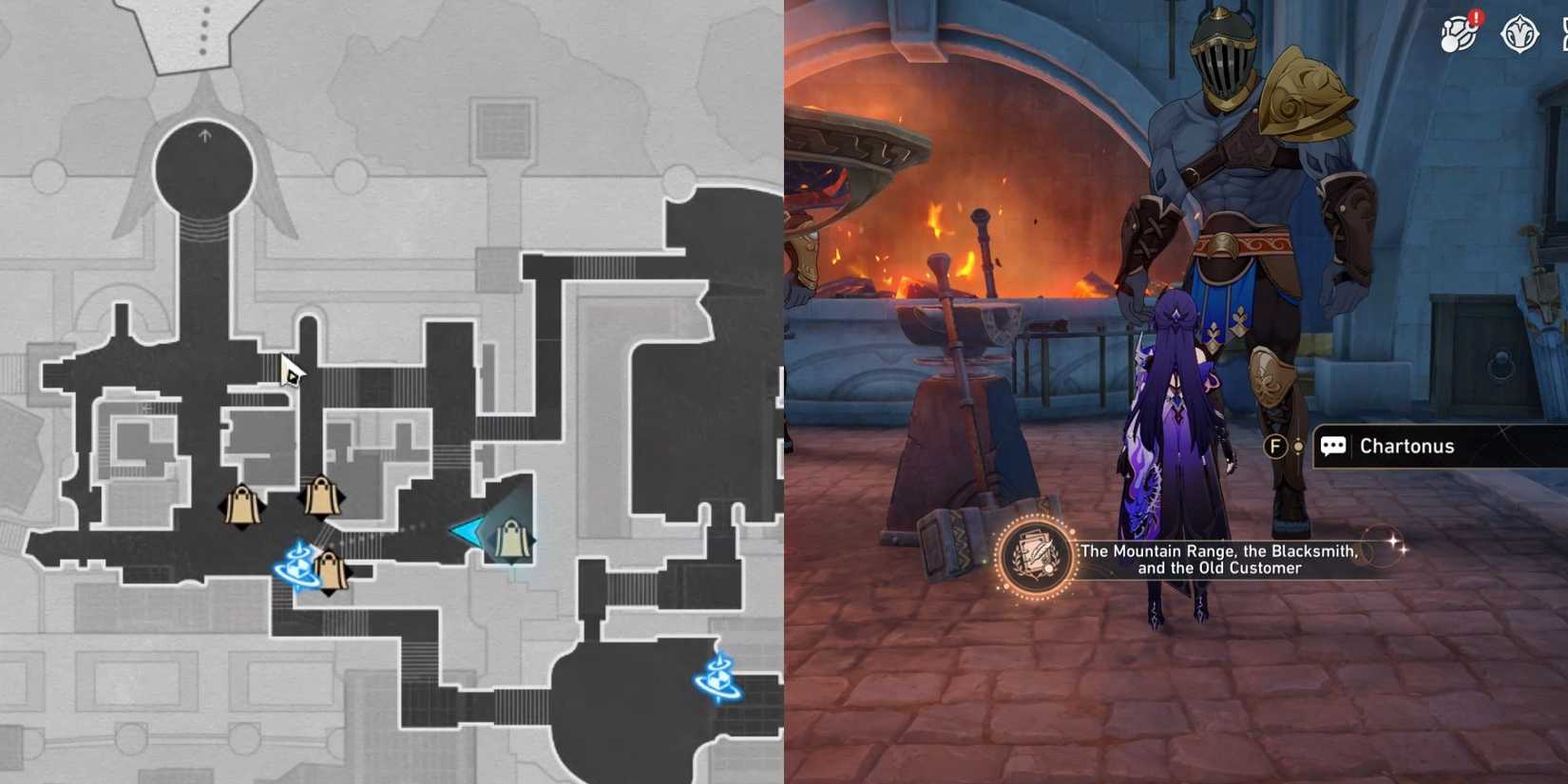Click the speech bubble icon beside Chartonus
The image size is (1568, 784).
1334,446
